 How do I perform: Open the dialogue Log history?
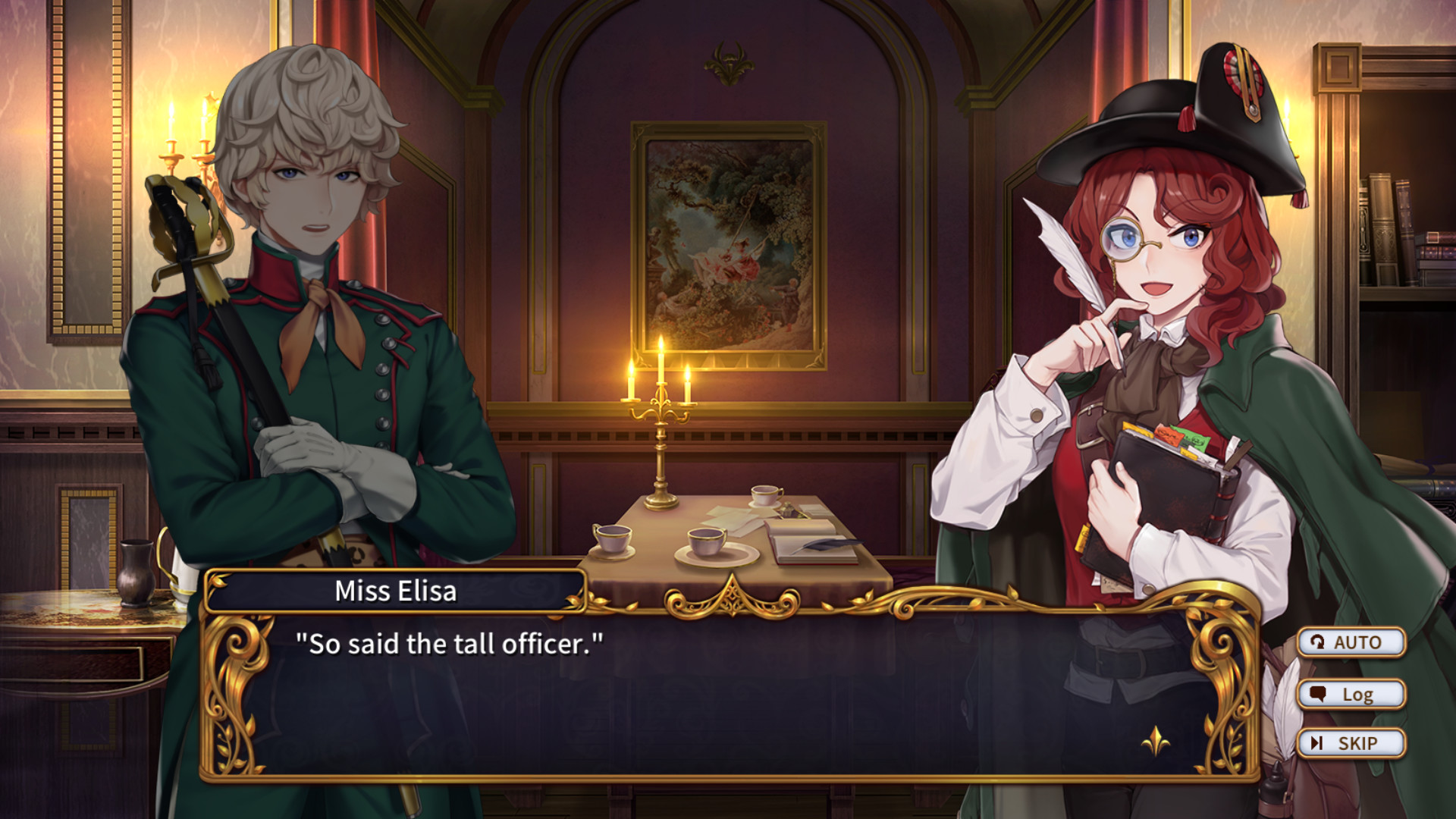tap(1352, 693)
